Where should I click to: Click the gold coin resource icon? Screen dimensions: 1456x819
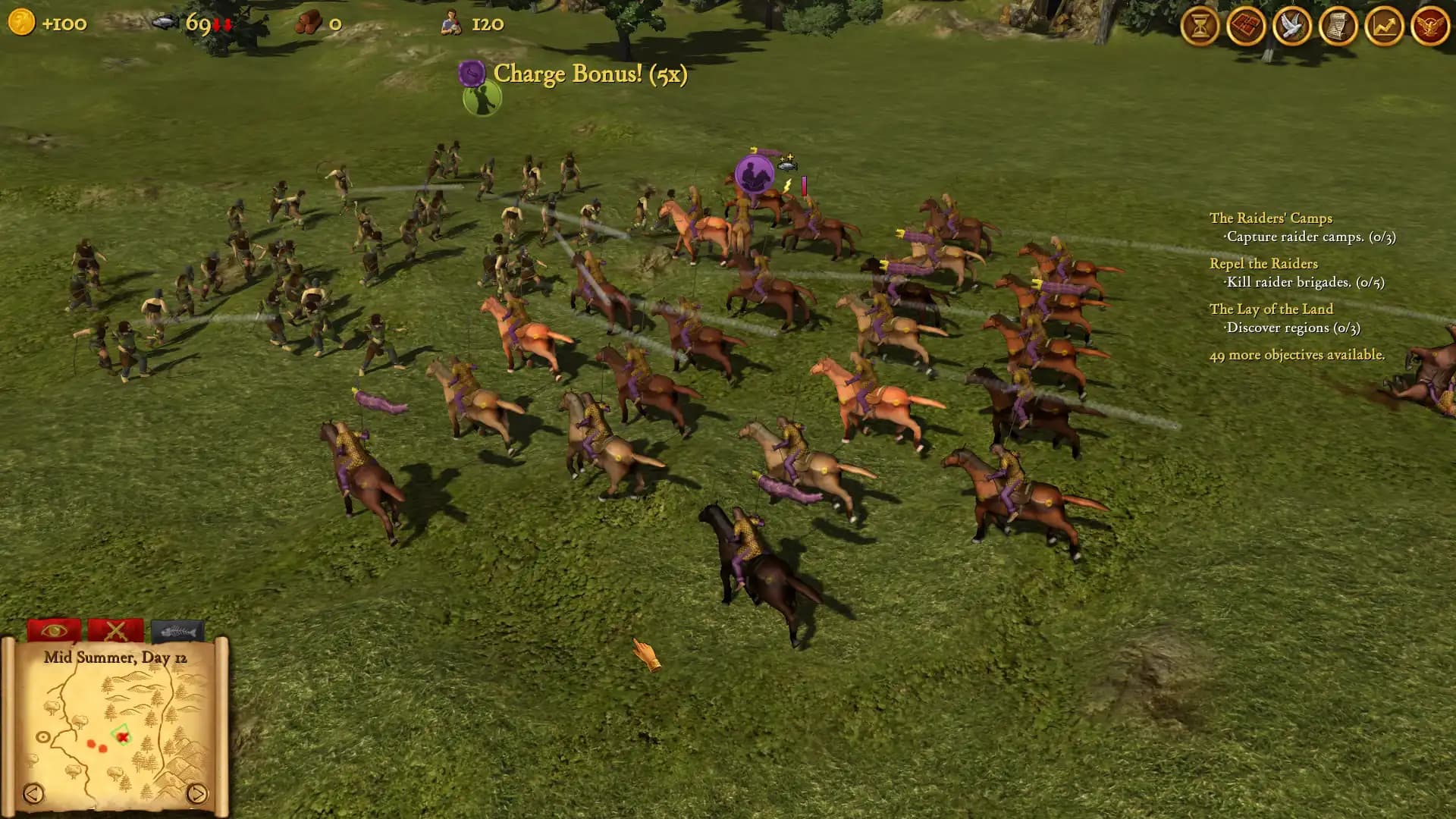20,23
